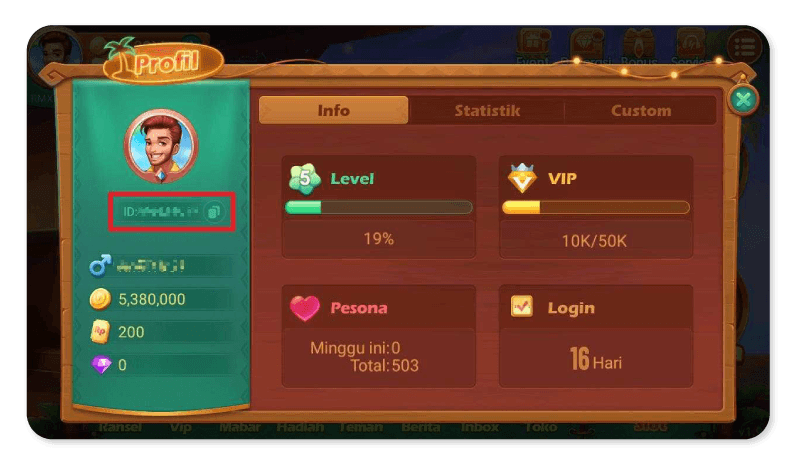Screen dimensions: 796x465
Task: Switch to the Statistik tab
Action: click(x=487, y=111)
